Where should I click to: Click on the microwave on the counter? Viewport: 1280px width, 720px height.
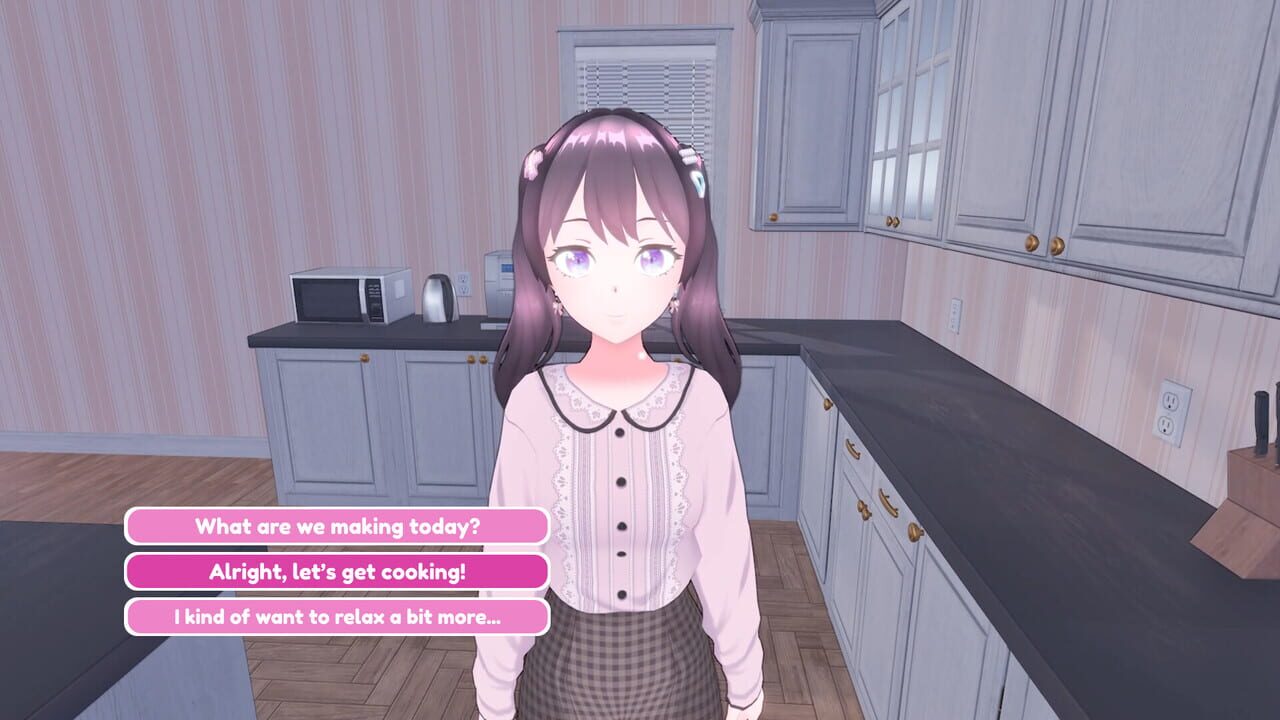click(x=348, y=298)
